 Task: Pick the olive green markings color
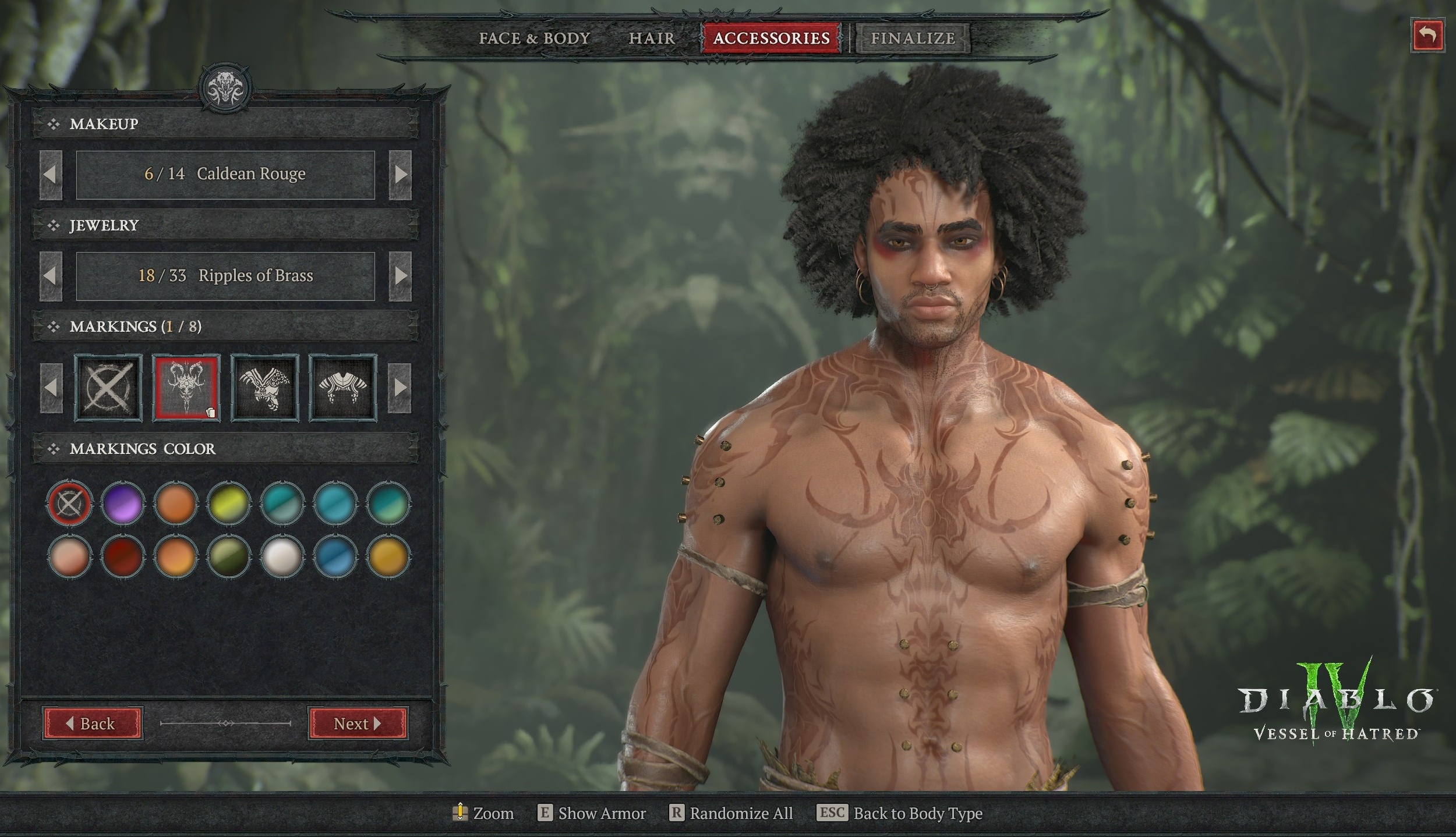(x=229, y=556)
